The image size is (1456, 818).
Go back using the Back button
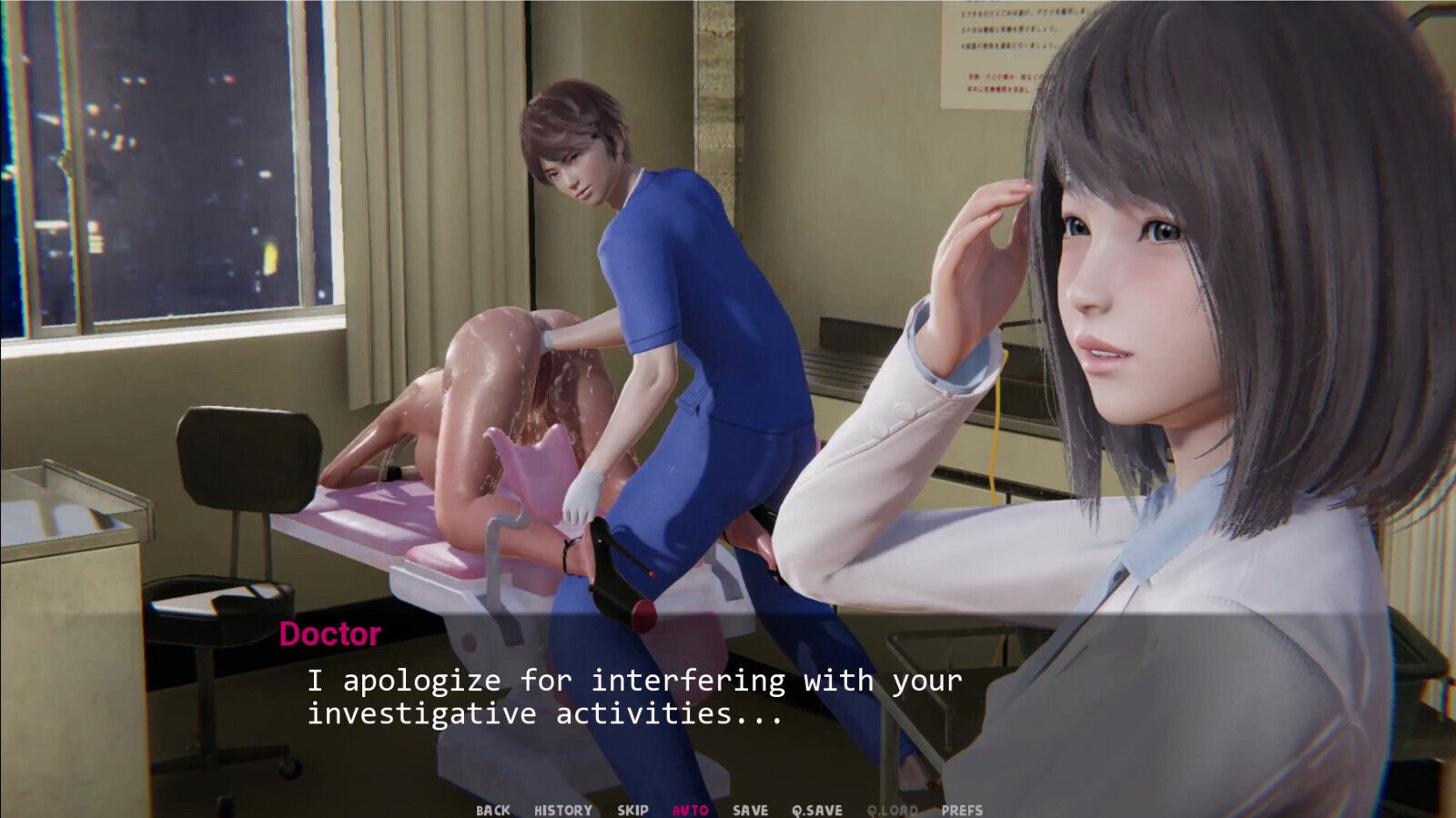coord(492,810)
